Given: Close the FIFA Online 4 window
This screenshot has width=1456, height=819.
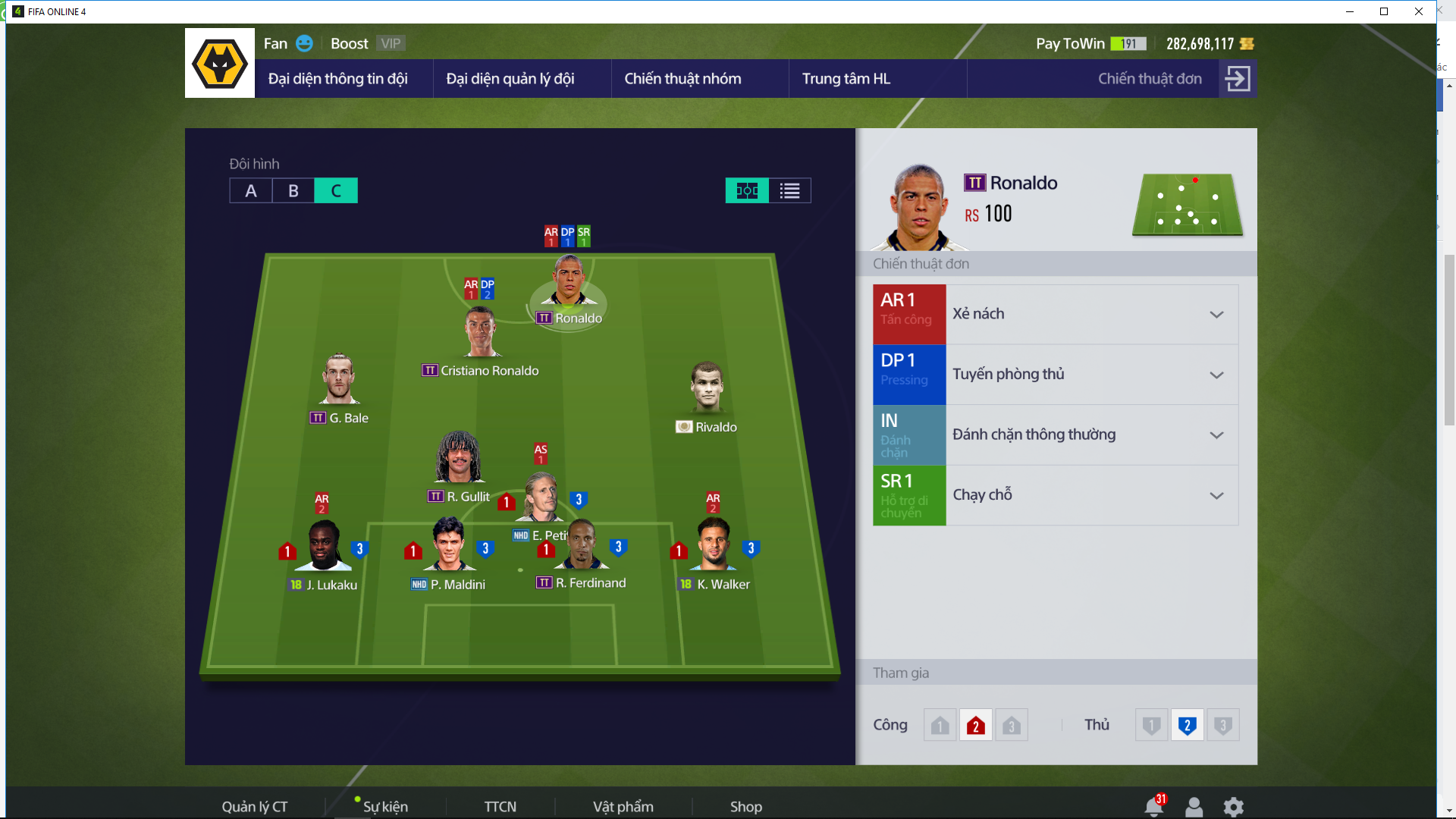Looking at the screenshot, I should pyautogui.click(x=1418, y=11).
